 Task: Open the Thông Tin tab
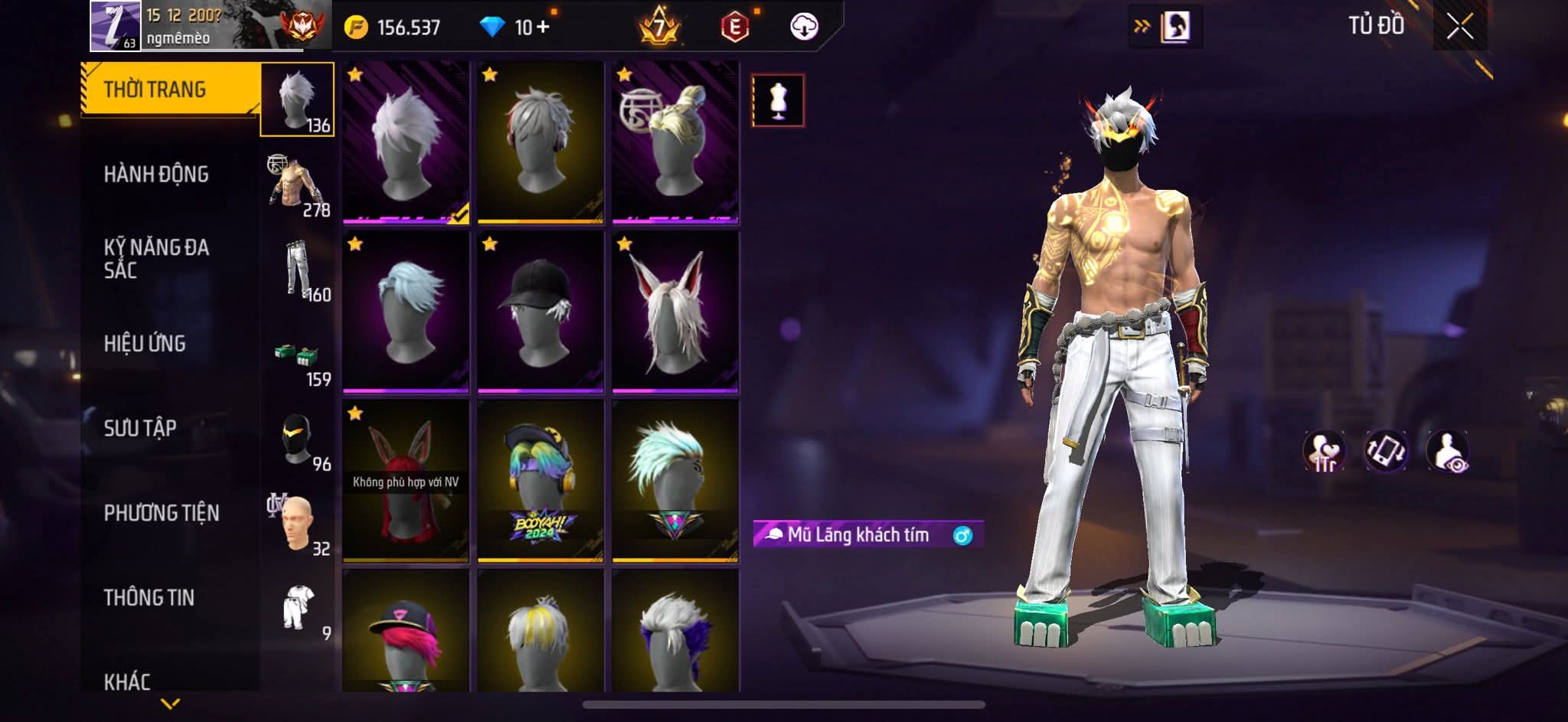point(149,597)
